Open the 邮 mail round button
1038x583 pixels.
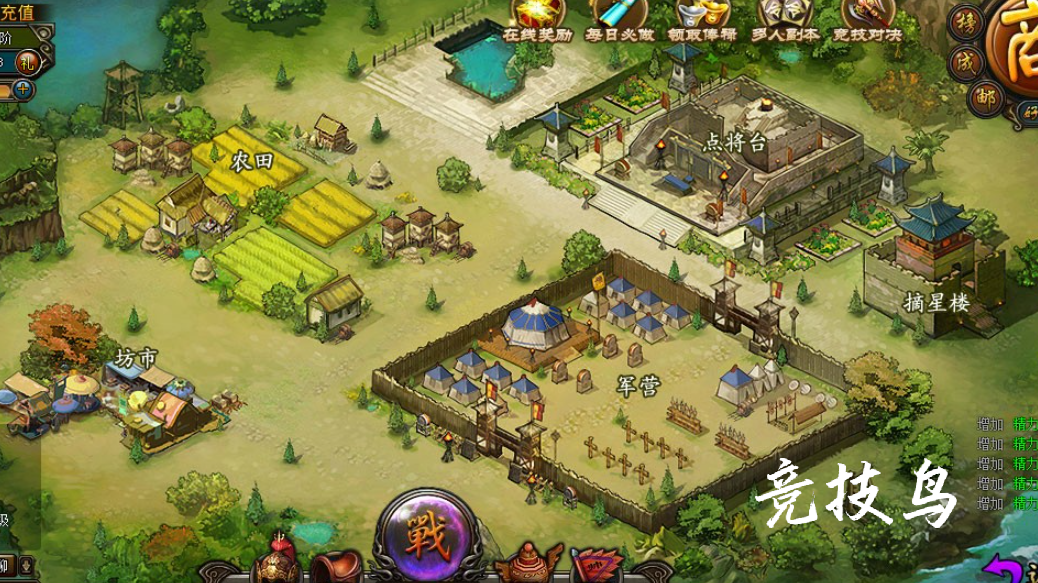coord(984,97)
